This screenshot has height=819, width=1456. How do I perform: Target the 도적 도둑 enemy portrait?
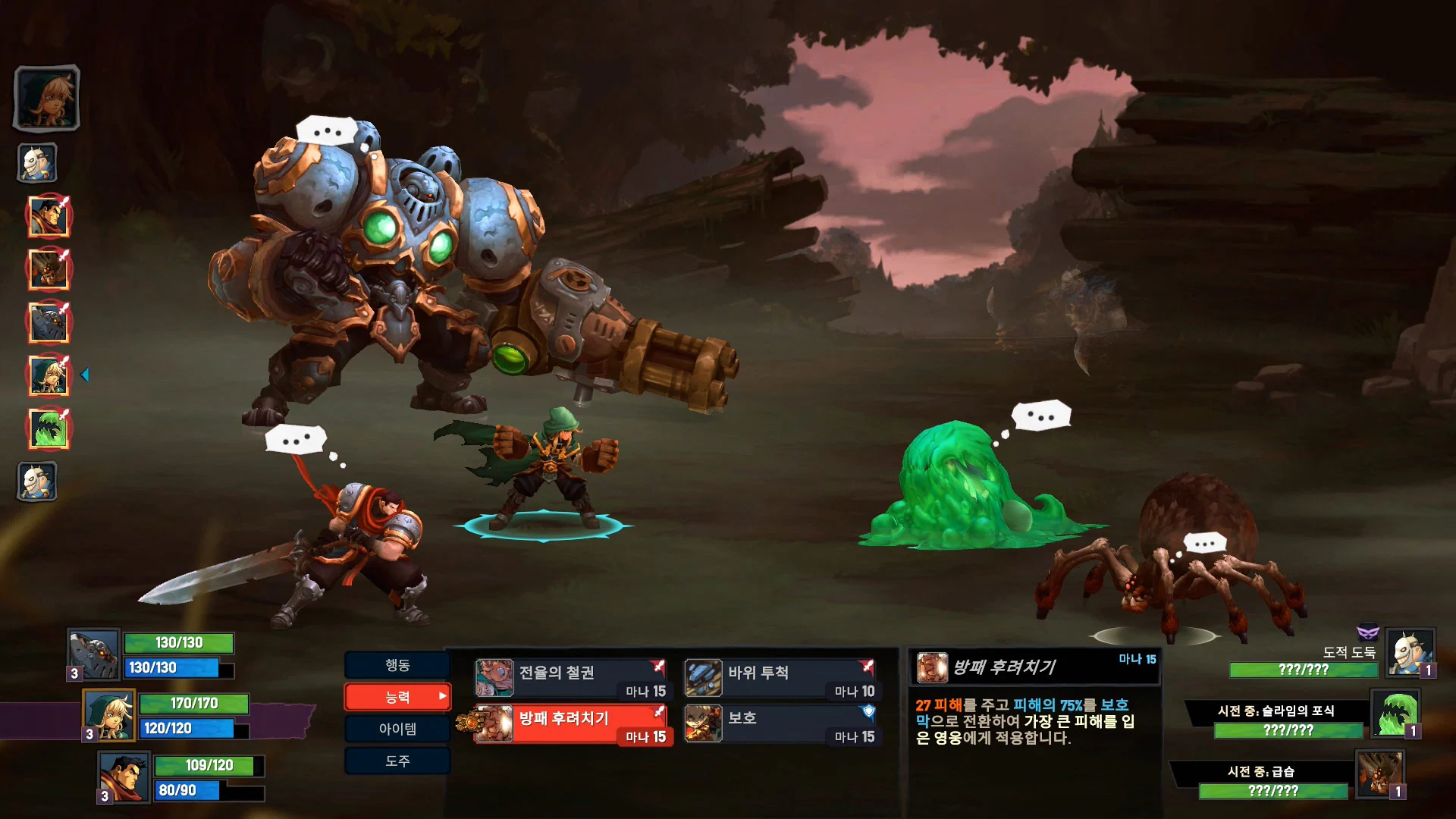click(1410, 652)
